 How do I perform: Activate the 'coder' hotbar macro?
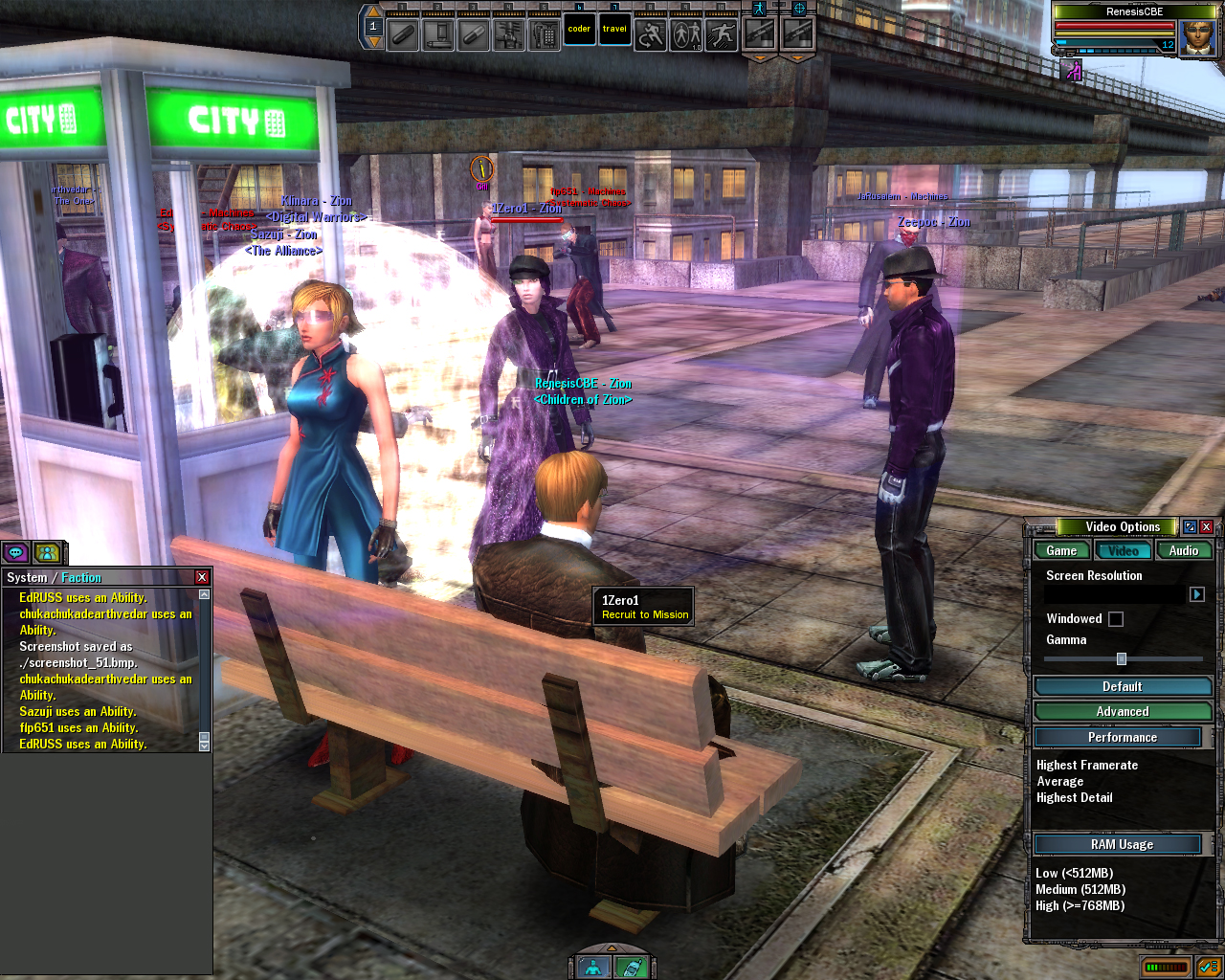[579, 30]
